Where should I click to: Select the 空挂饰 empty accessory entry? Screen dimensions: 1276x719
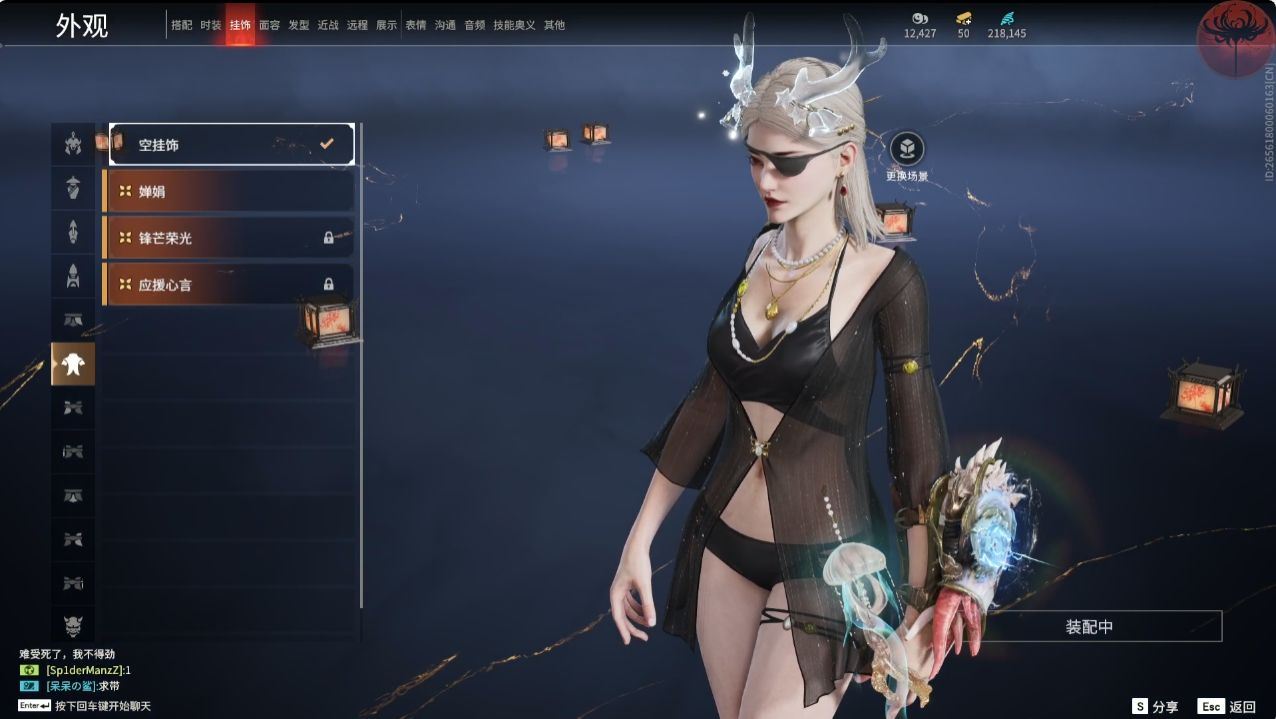pyautogui.click(x=231, y=145)
